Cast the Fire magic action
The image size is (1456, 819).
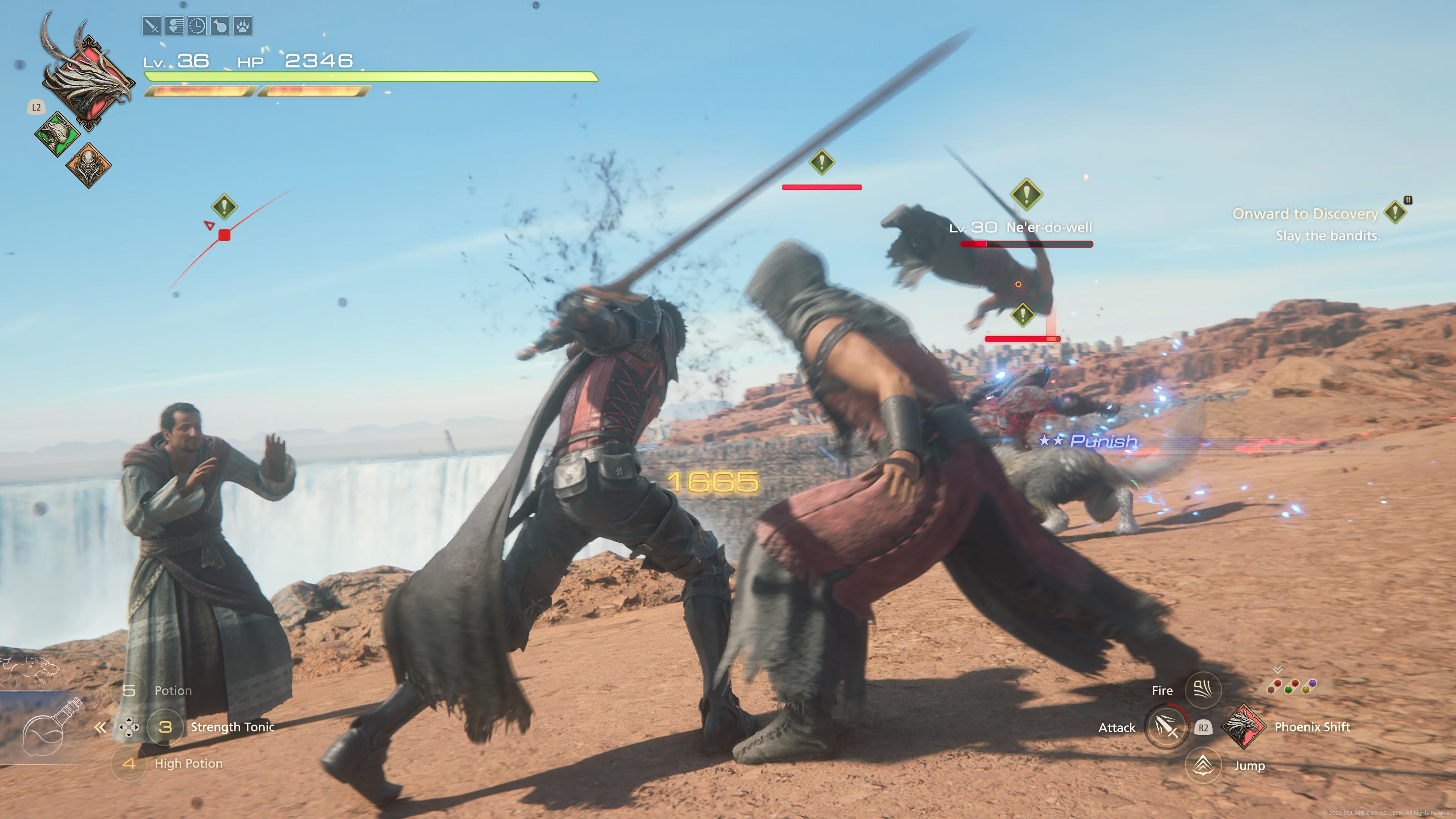[x=1202, y=690]
